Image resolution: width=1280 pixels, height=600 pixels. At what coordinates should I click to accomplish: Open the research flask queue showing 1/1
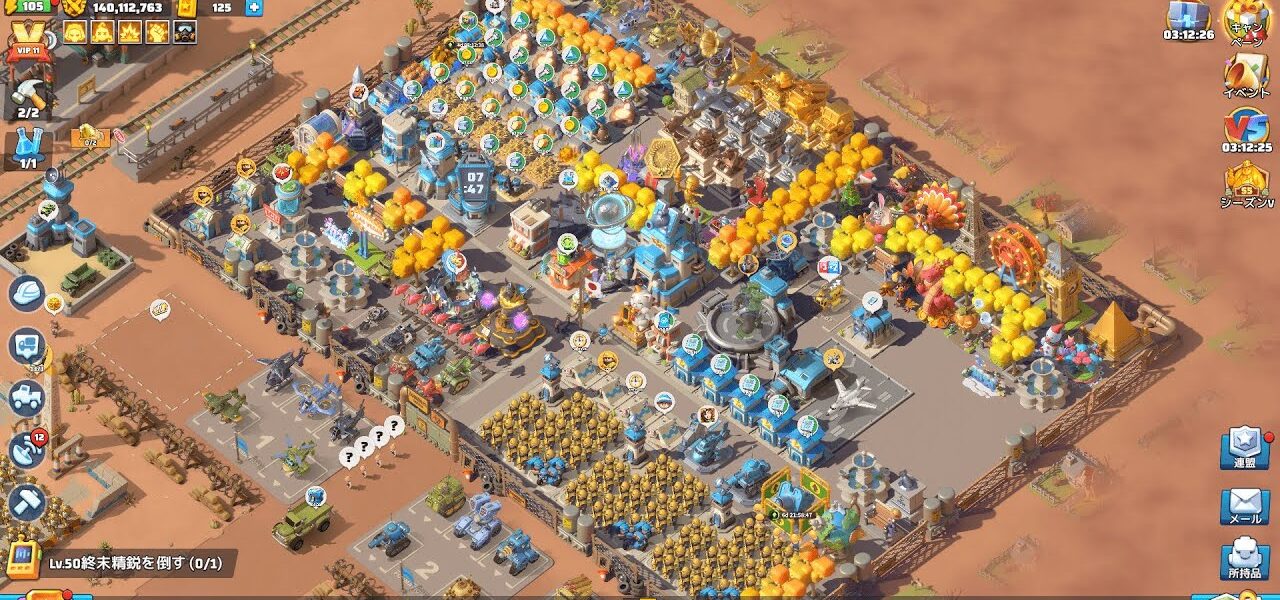pos(28,148)
